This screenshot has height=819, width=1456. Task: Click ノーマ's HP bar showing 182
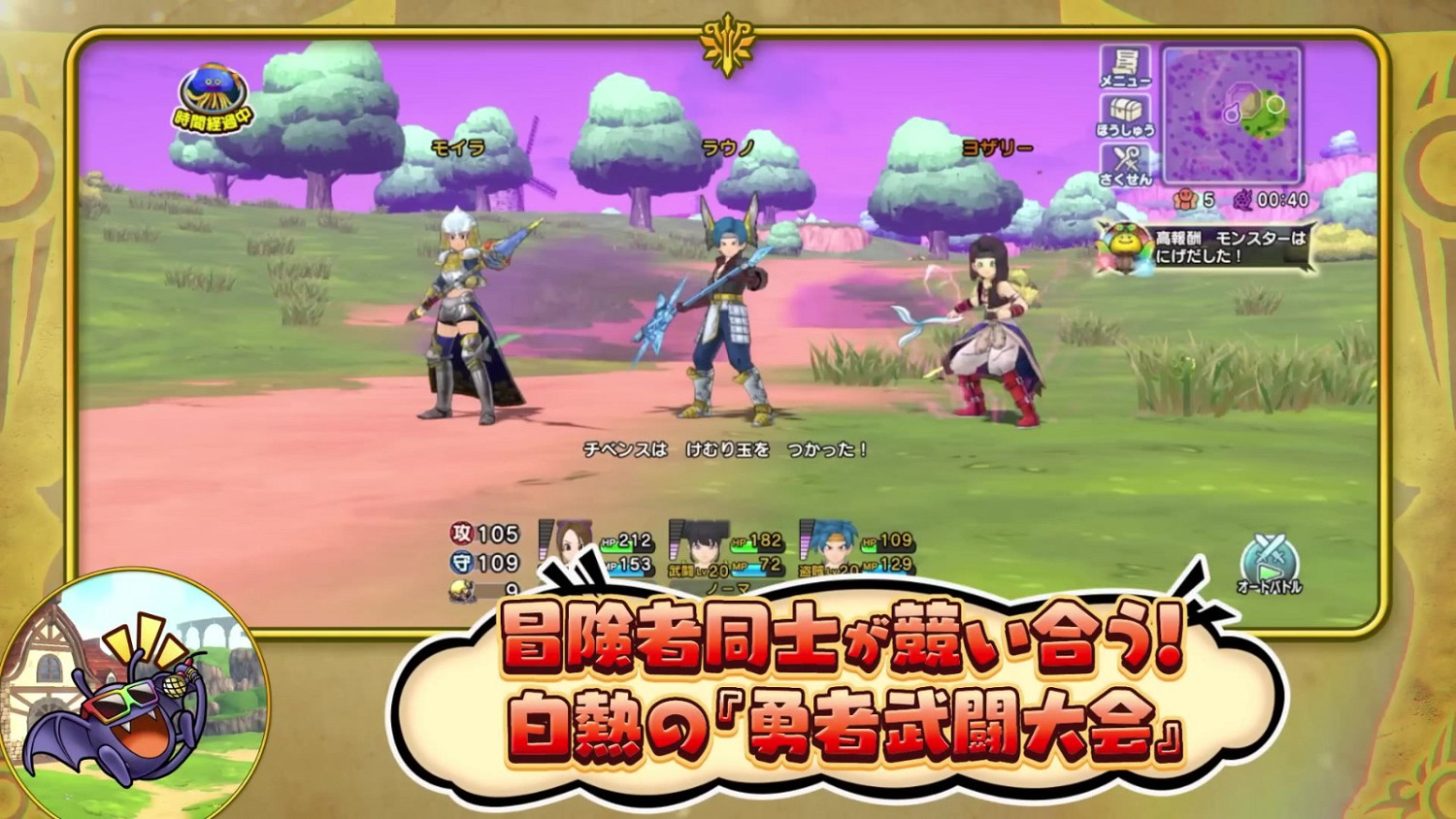click(759, 543)
